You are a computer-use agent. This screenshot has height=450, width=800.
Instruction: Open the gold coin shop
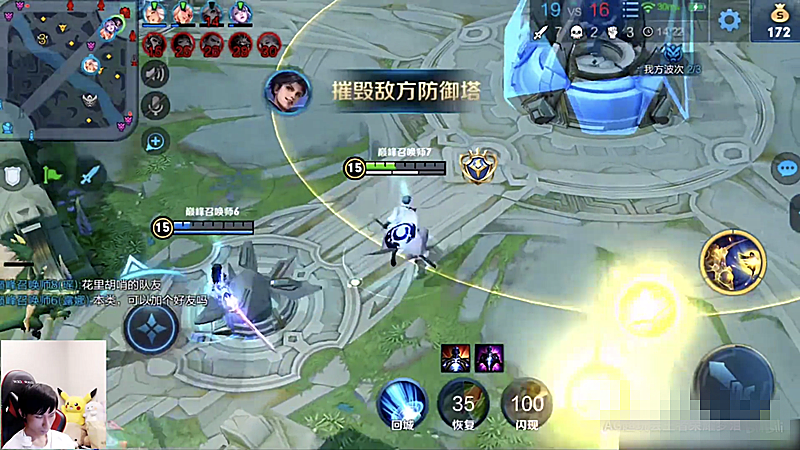(x=778, y=22)
